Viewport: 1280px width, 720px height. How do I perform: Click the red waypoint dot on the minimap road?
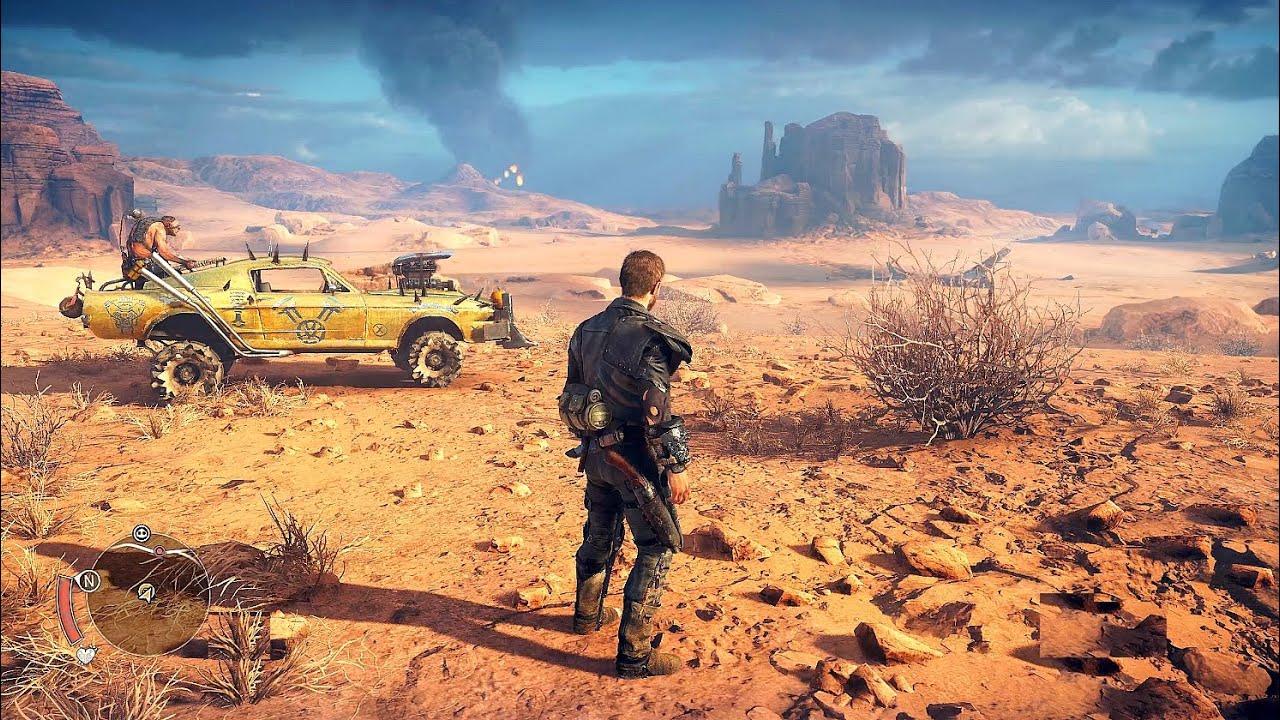(x=159, y=550)
